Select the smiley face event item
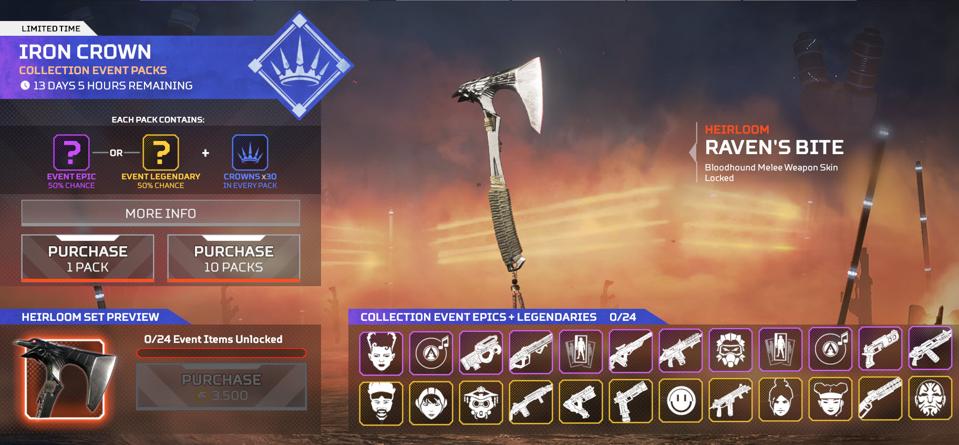The width and height of the screenshot is (959, 445). [x=680, y=401]
